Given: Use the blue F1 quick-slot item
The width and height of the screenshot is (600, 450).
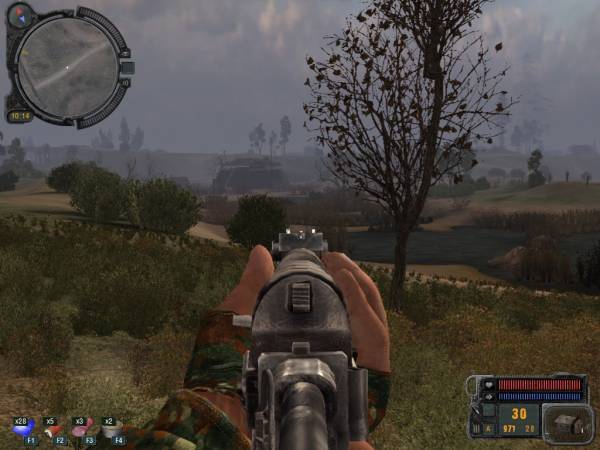Looking at the screenshot, I should point(23,430).
